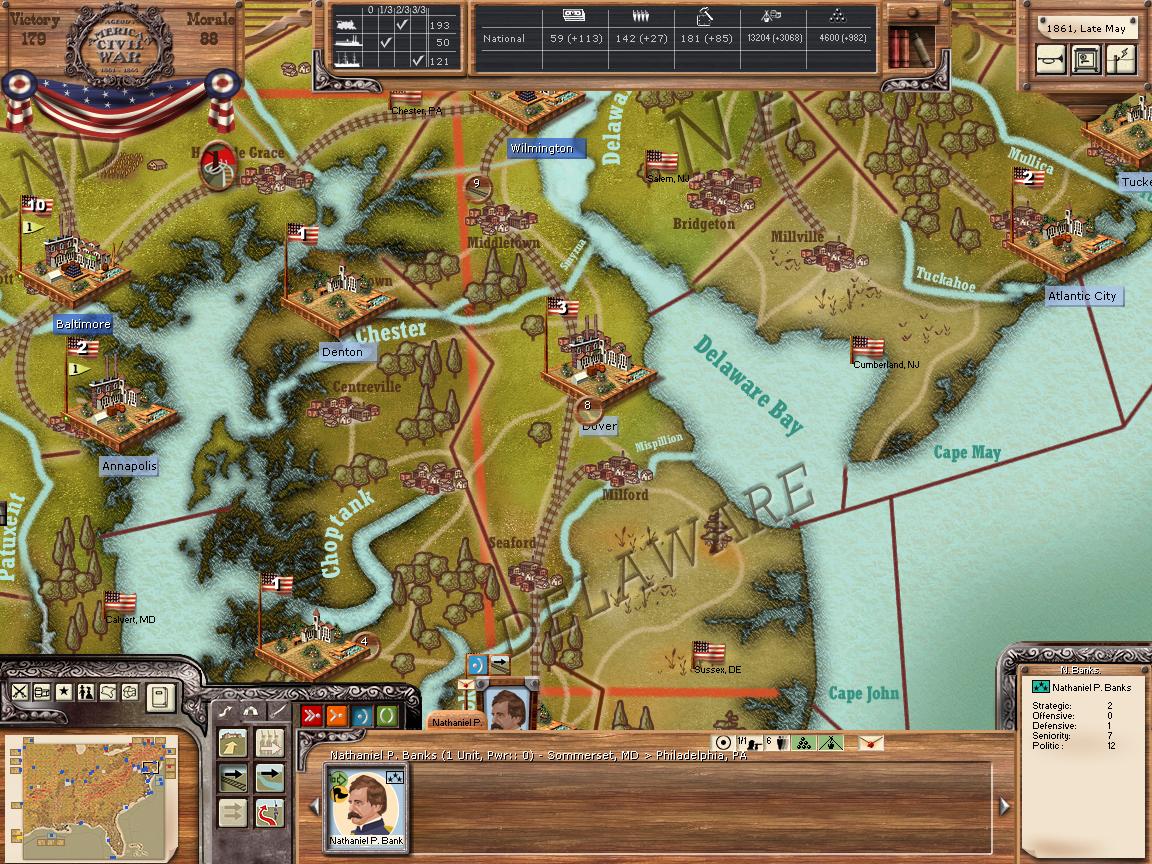Select the Nathaniel P. army tab

455,721
